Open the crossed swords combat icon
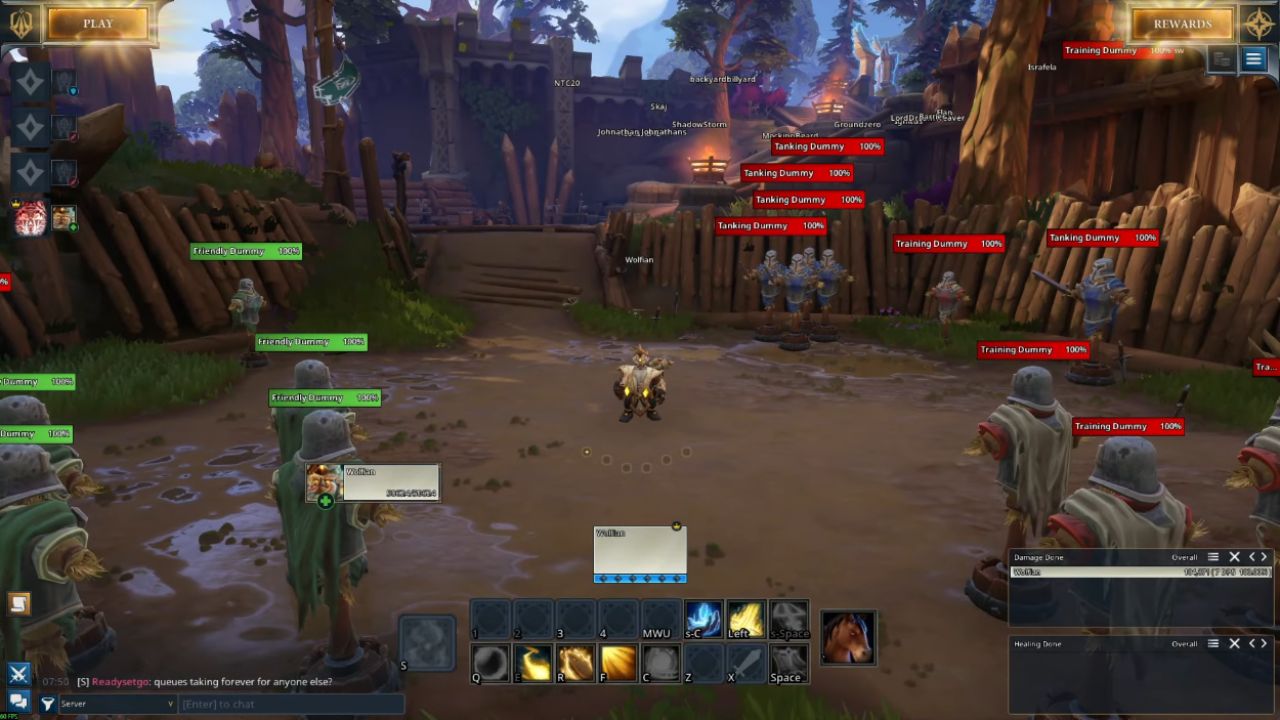 [x=18, y=674]
